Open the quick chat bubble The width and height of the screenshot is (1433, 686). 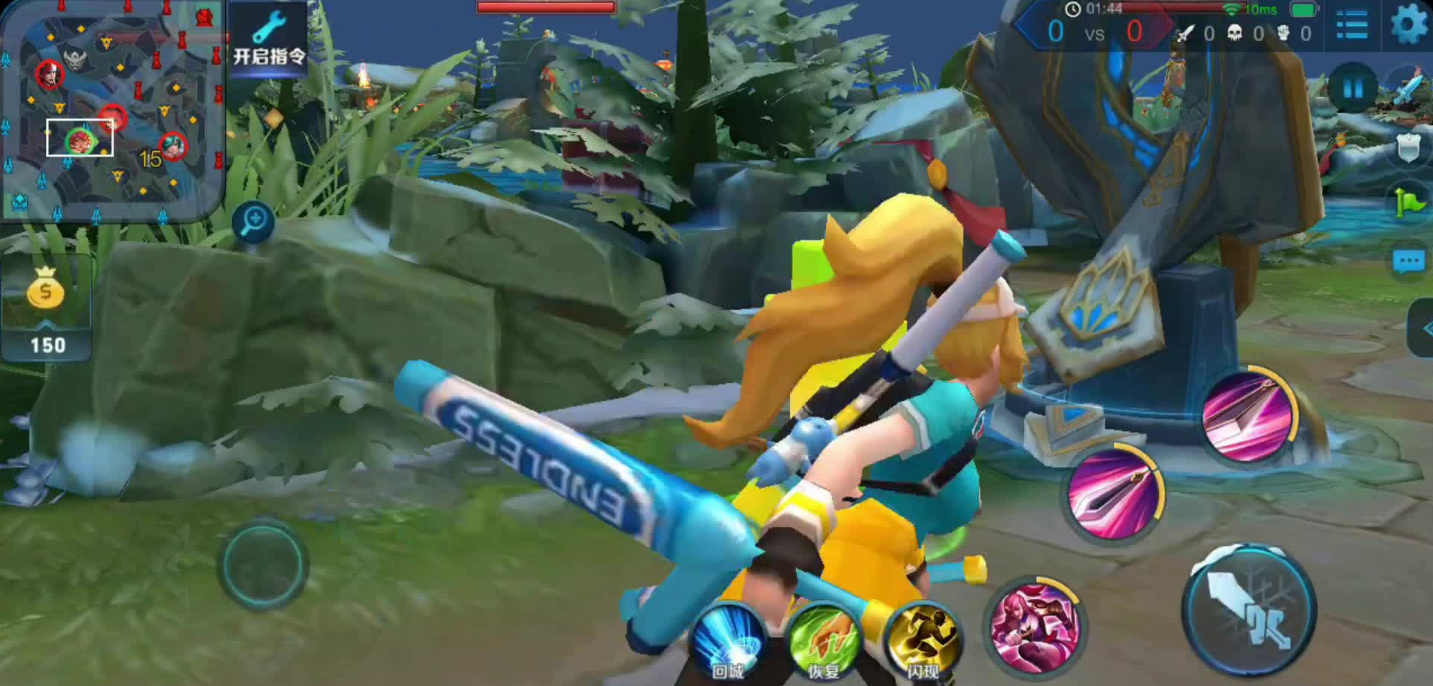coord(1409,262)
